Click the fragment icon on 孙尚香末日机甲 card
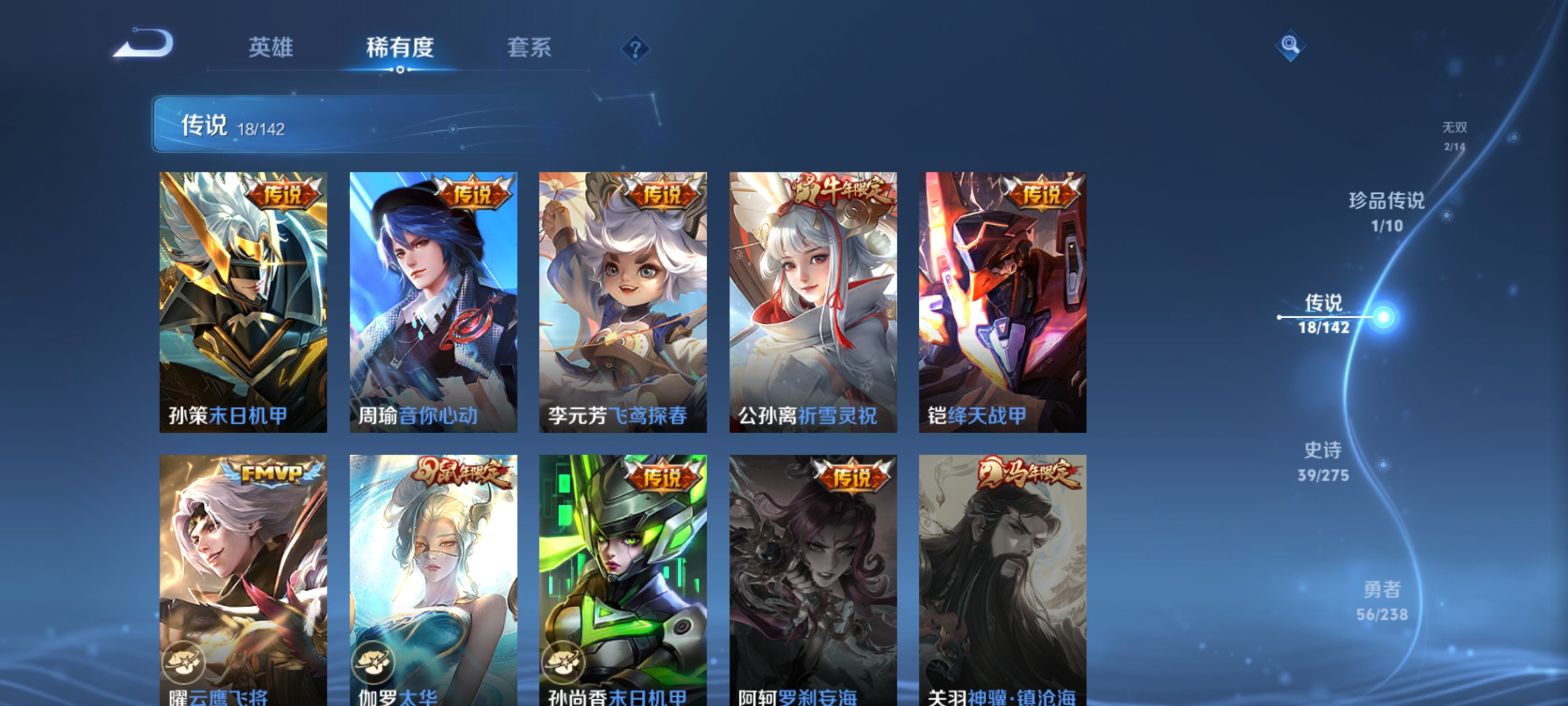1568x706 pixels. [567, 664]
